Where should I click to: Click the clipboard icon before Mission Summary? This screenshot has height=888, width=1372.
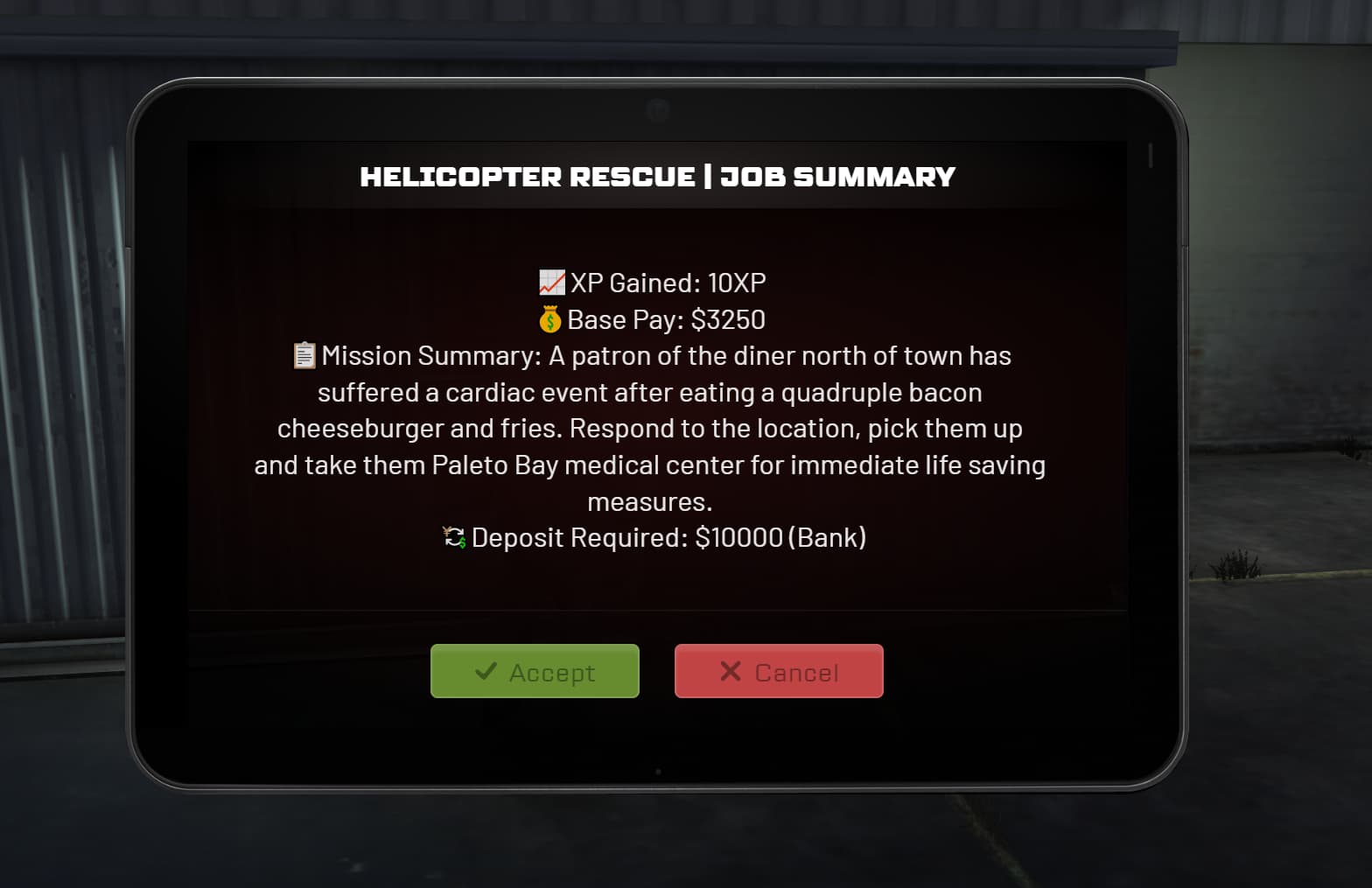point(302,355)
